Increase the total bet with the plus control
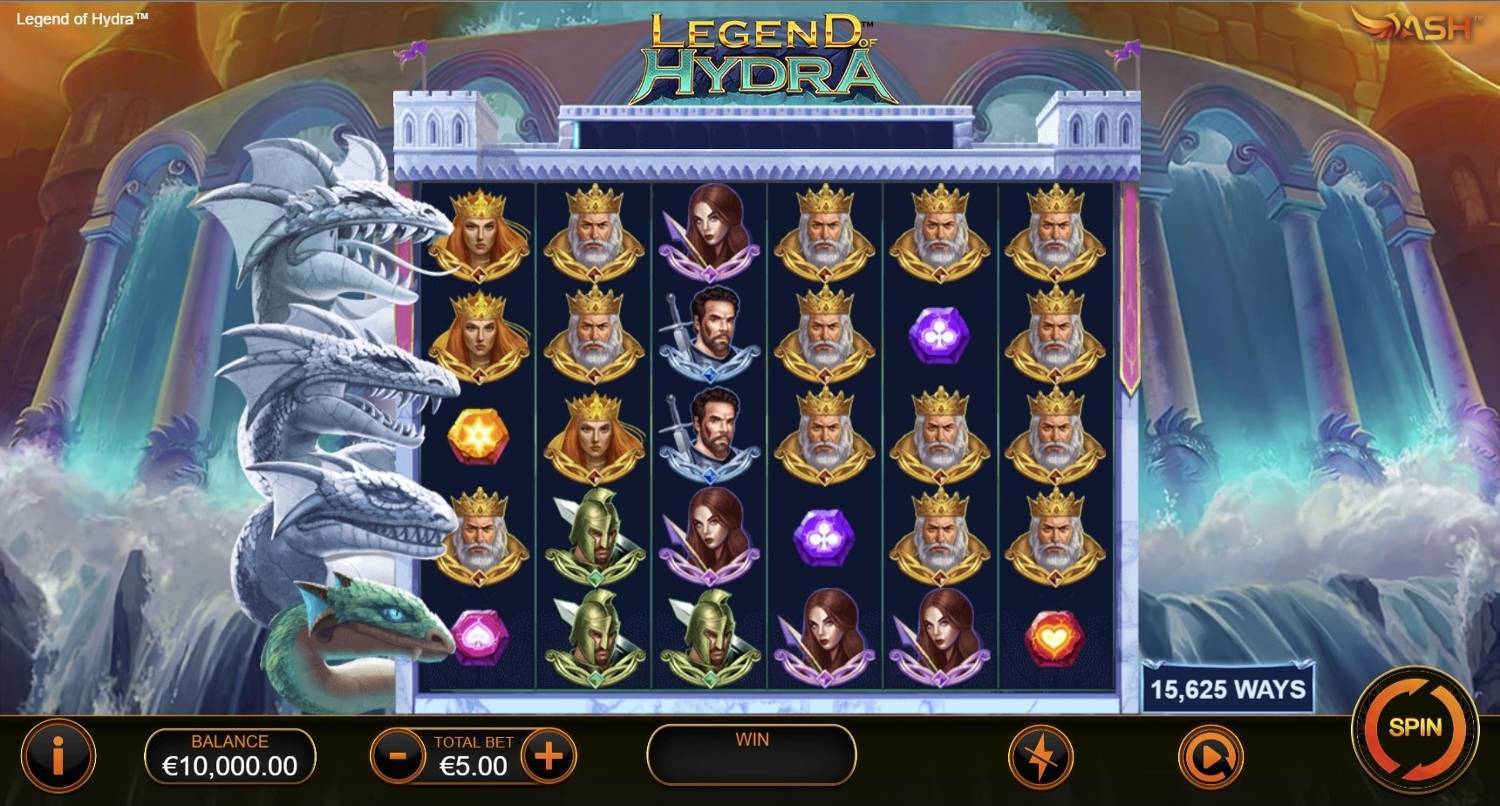 (x=548, y=757)
